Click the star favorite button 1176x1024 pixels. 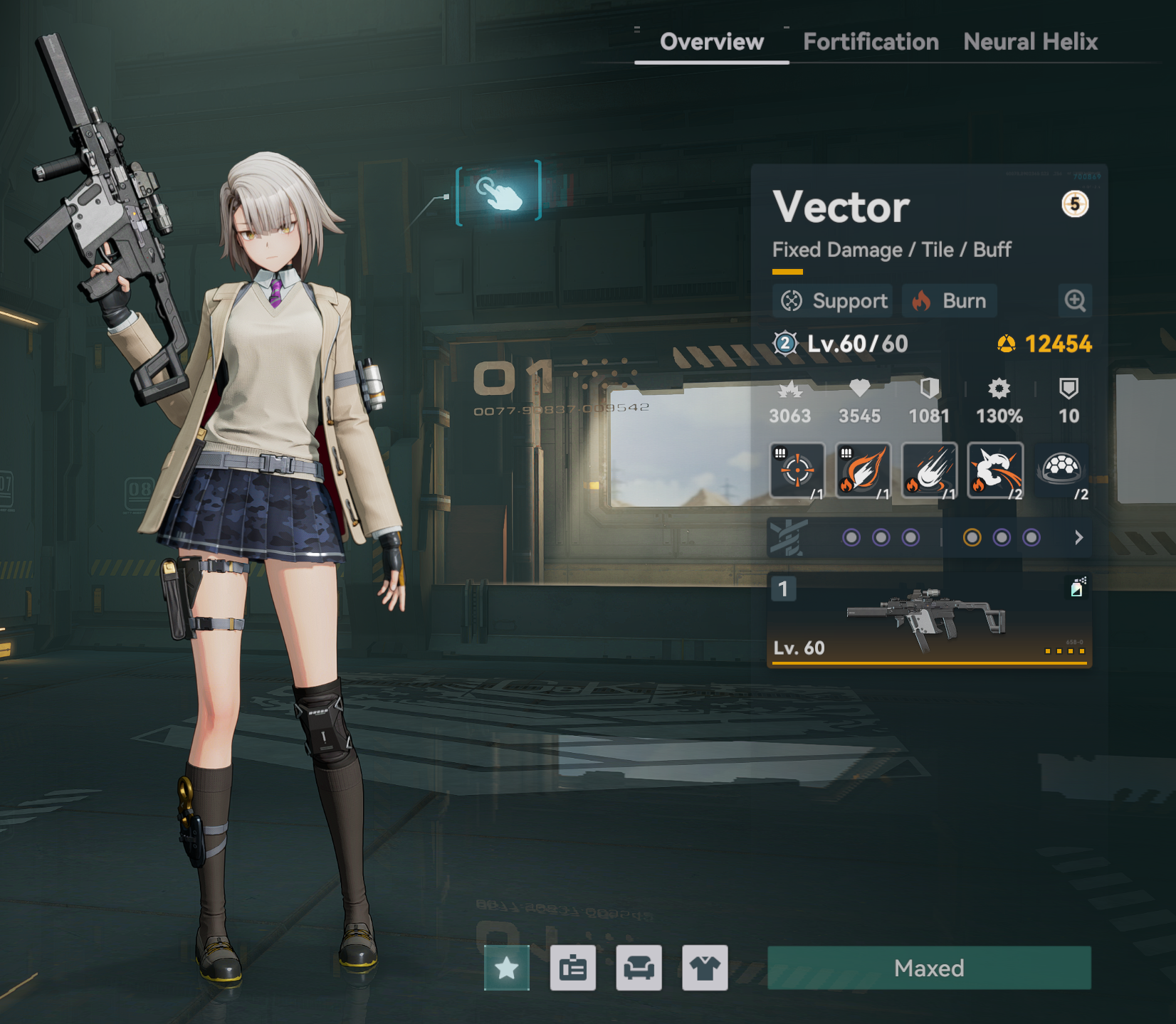click(507, 968)
